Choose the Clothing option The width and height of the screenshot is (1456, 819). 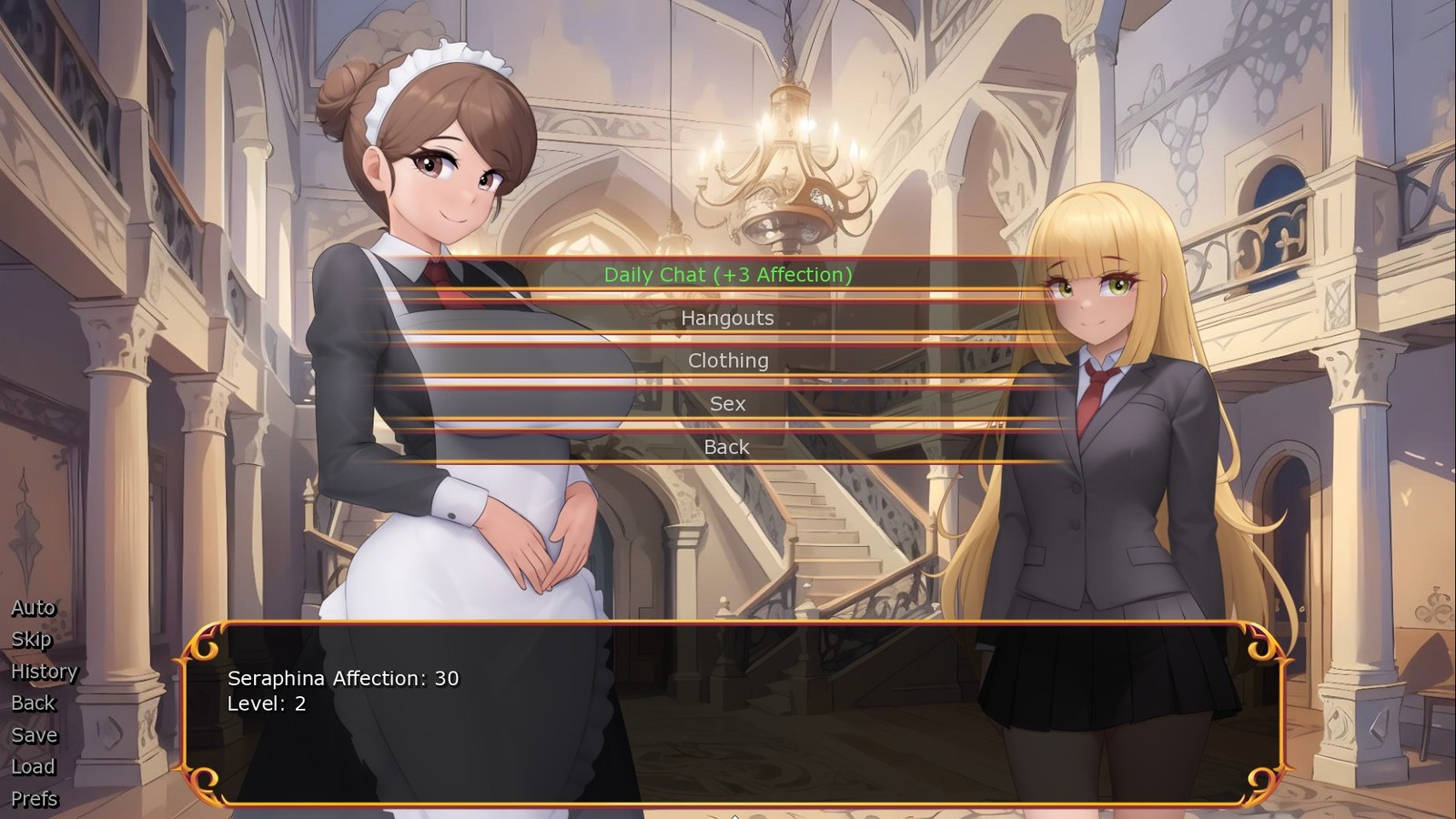(728, 360)
